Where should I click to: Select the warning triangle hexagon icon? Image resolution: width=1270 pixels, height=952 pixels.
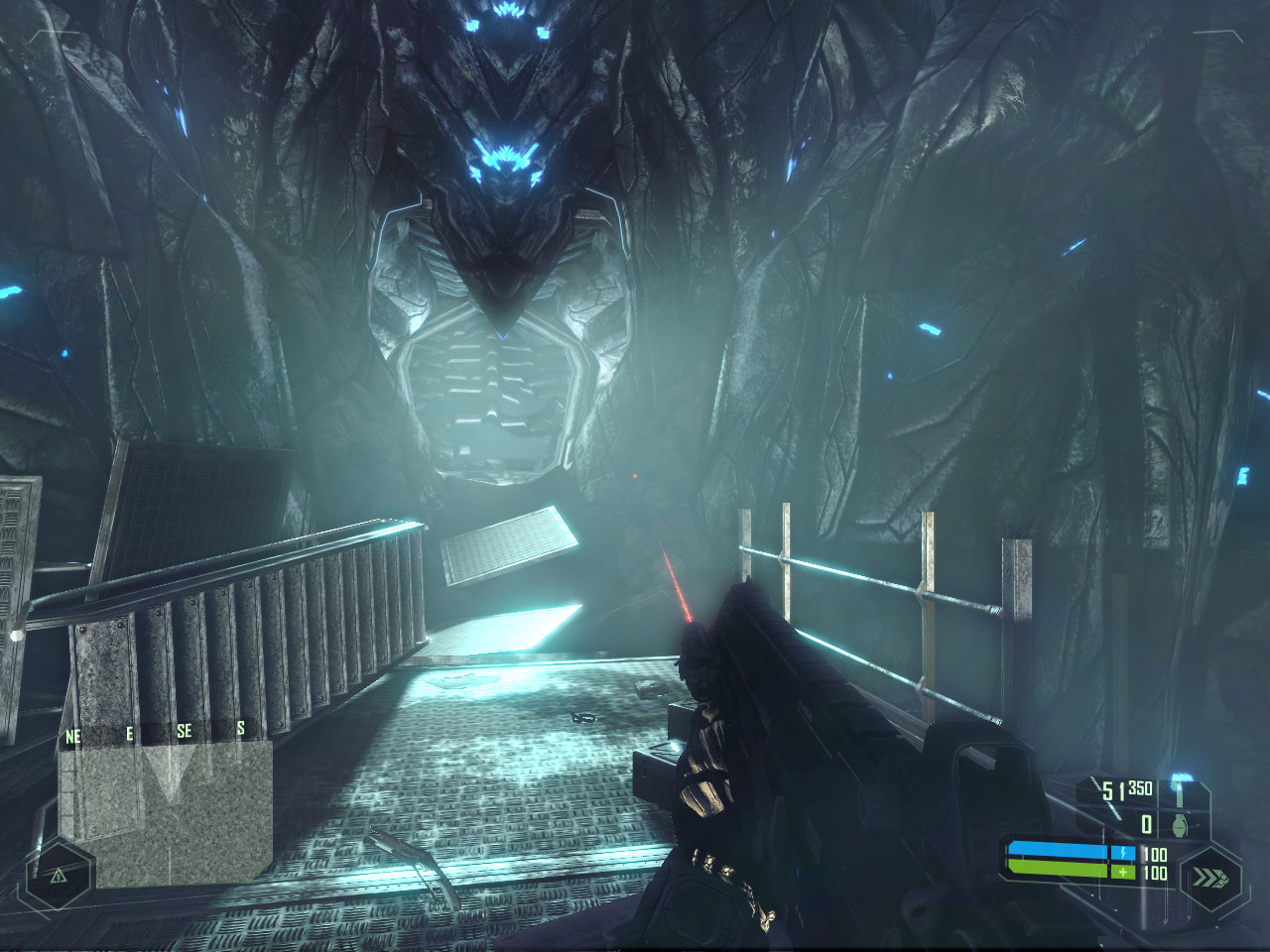(x=59, y=875)
